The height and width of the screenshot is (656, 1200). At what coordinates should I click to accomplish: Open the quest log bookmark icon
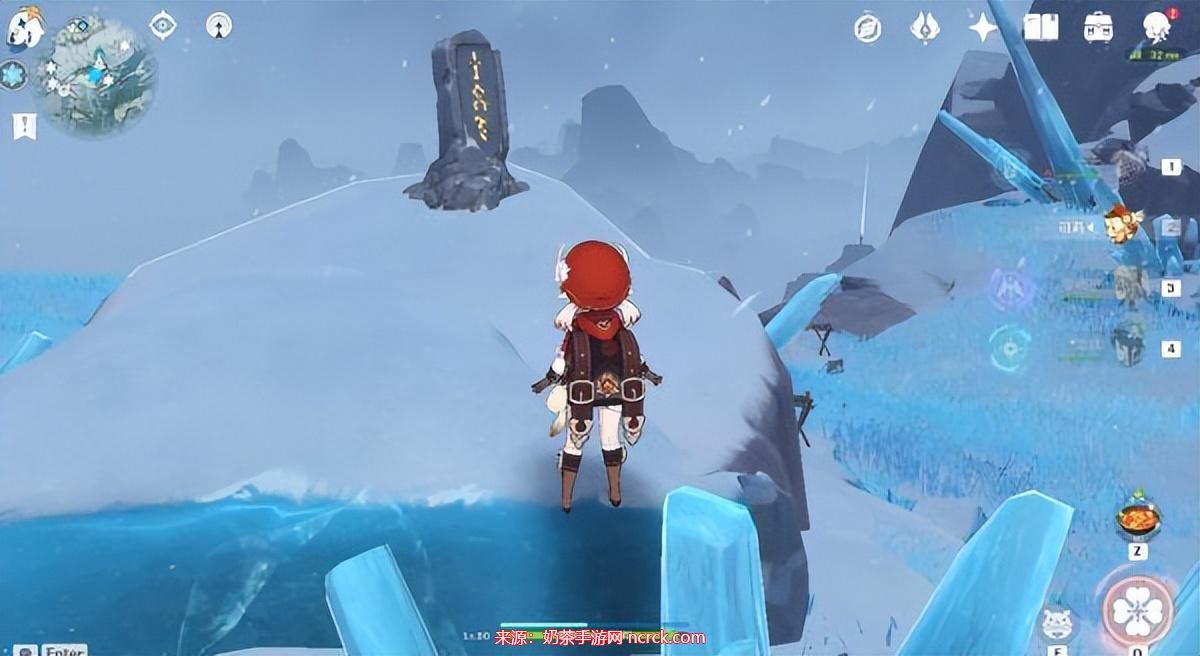(x=24, y=127)
